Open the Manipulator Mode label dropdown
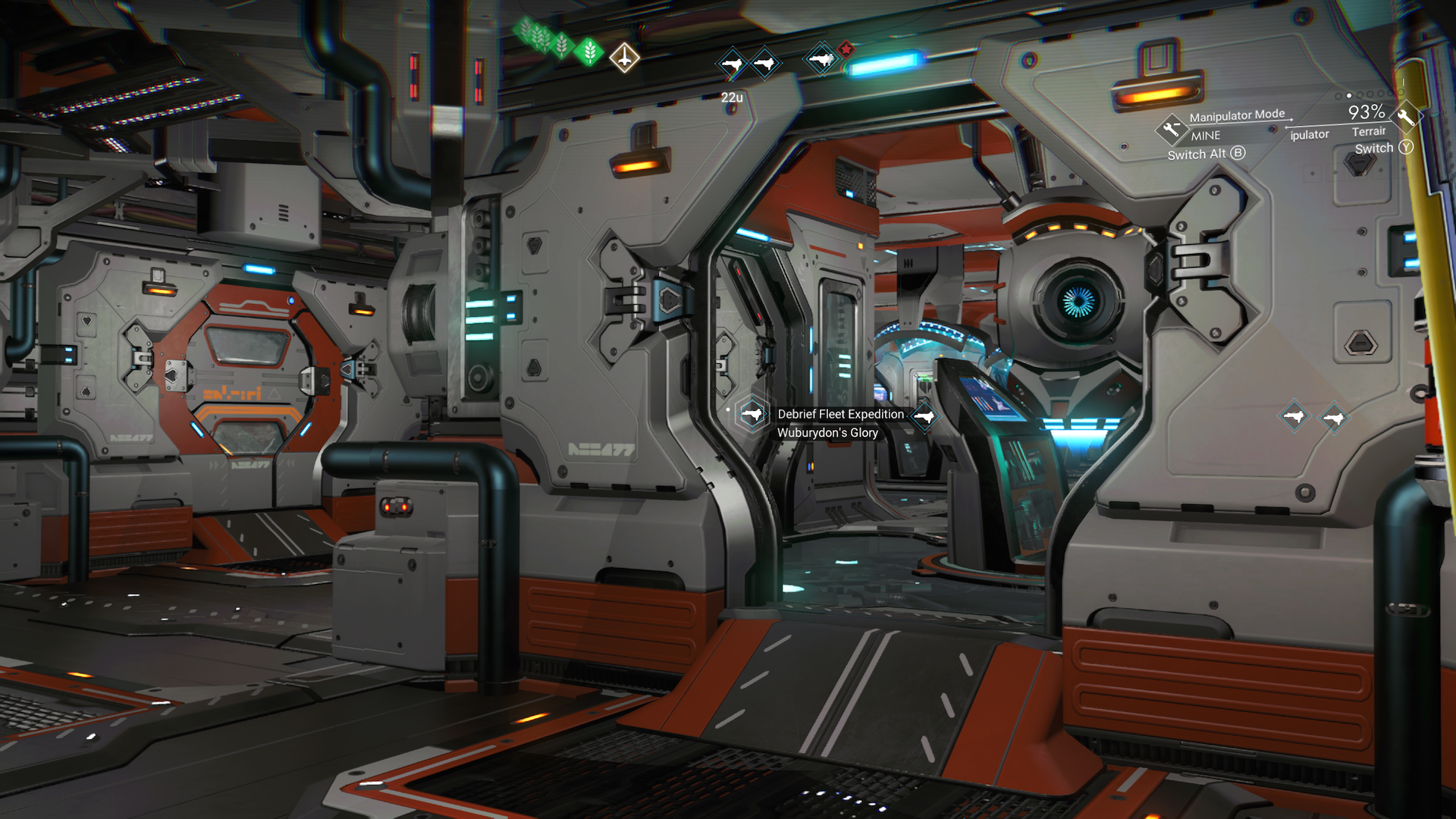The width and height of the screenshot is (1456, 819). pyautogui.click(x=1237, y=115)
